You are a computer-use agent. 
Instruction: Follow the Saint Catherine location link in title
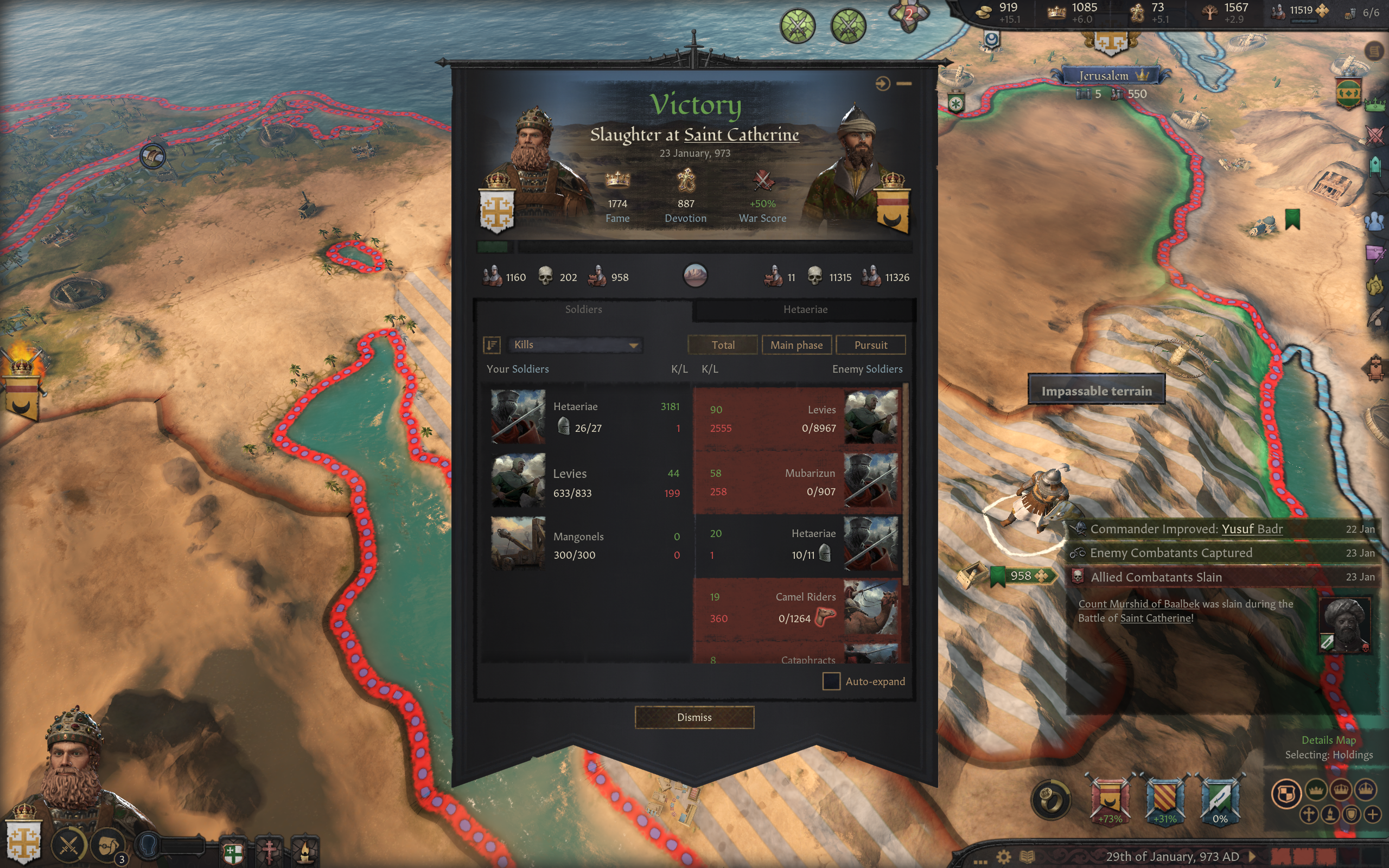pos(741,135)
